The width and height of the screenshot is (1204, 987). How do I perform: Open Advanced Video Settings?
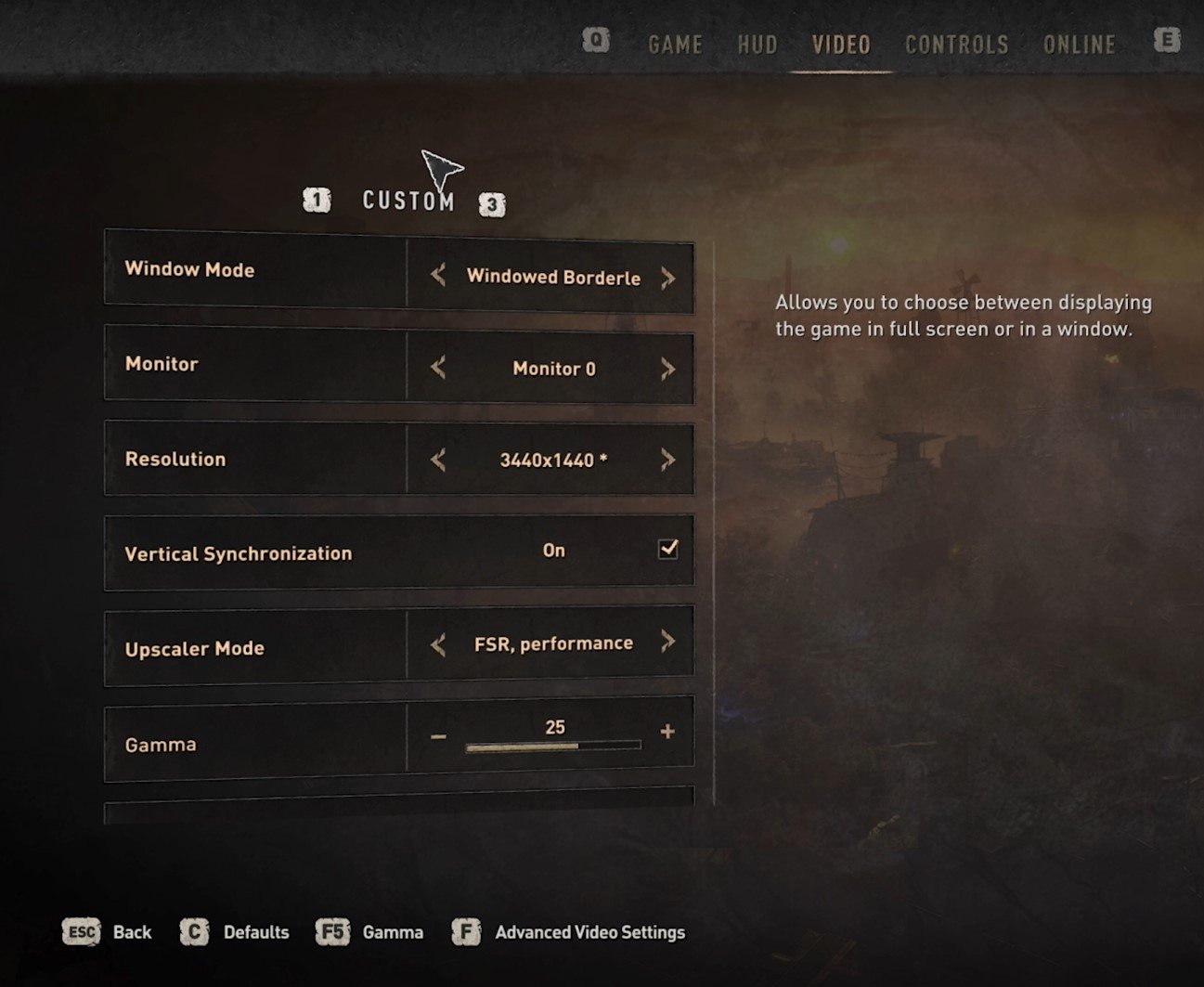pos(589,932)
